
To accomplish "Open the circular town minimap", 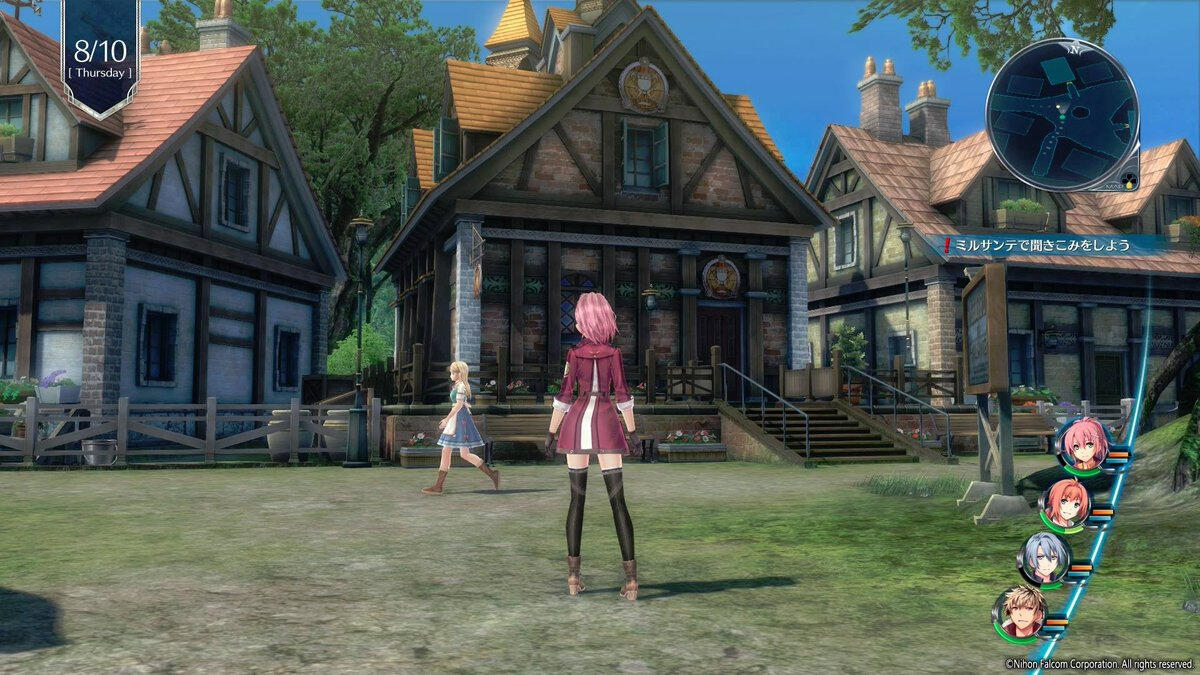I will tap(1061, 113).
